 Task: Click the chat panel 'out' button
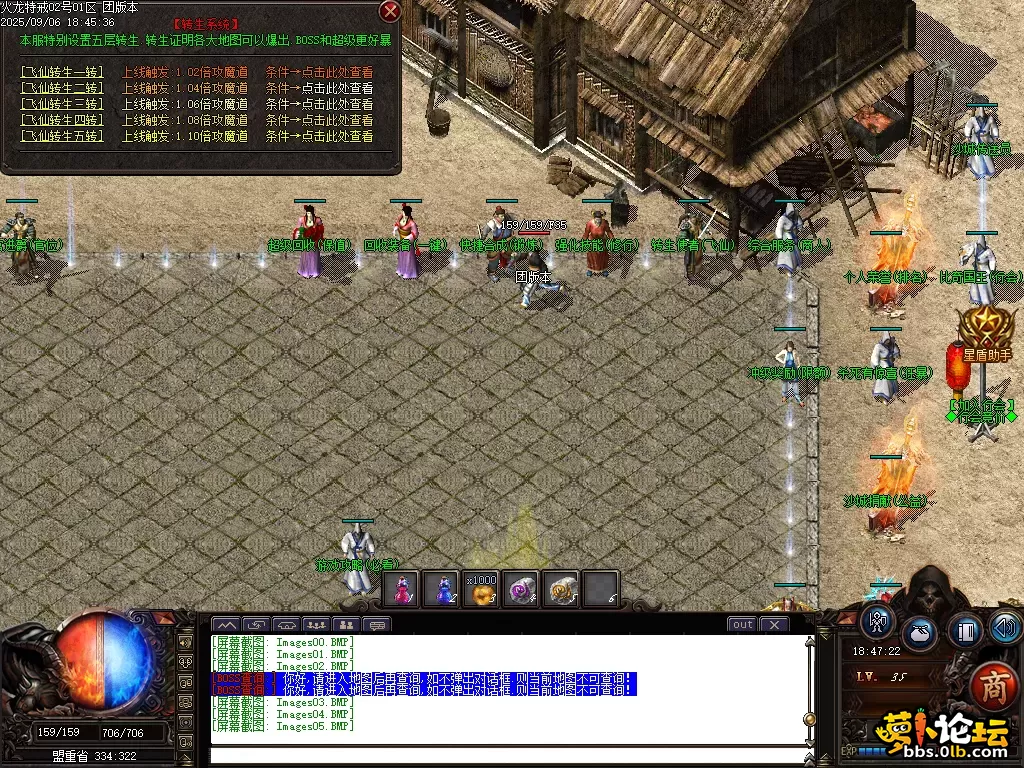click(x=742, y=624)
